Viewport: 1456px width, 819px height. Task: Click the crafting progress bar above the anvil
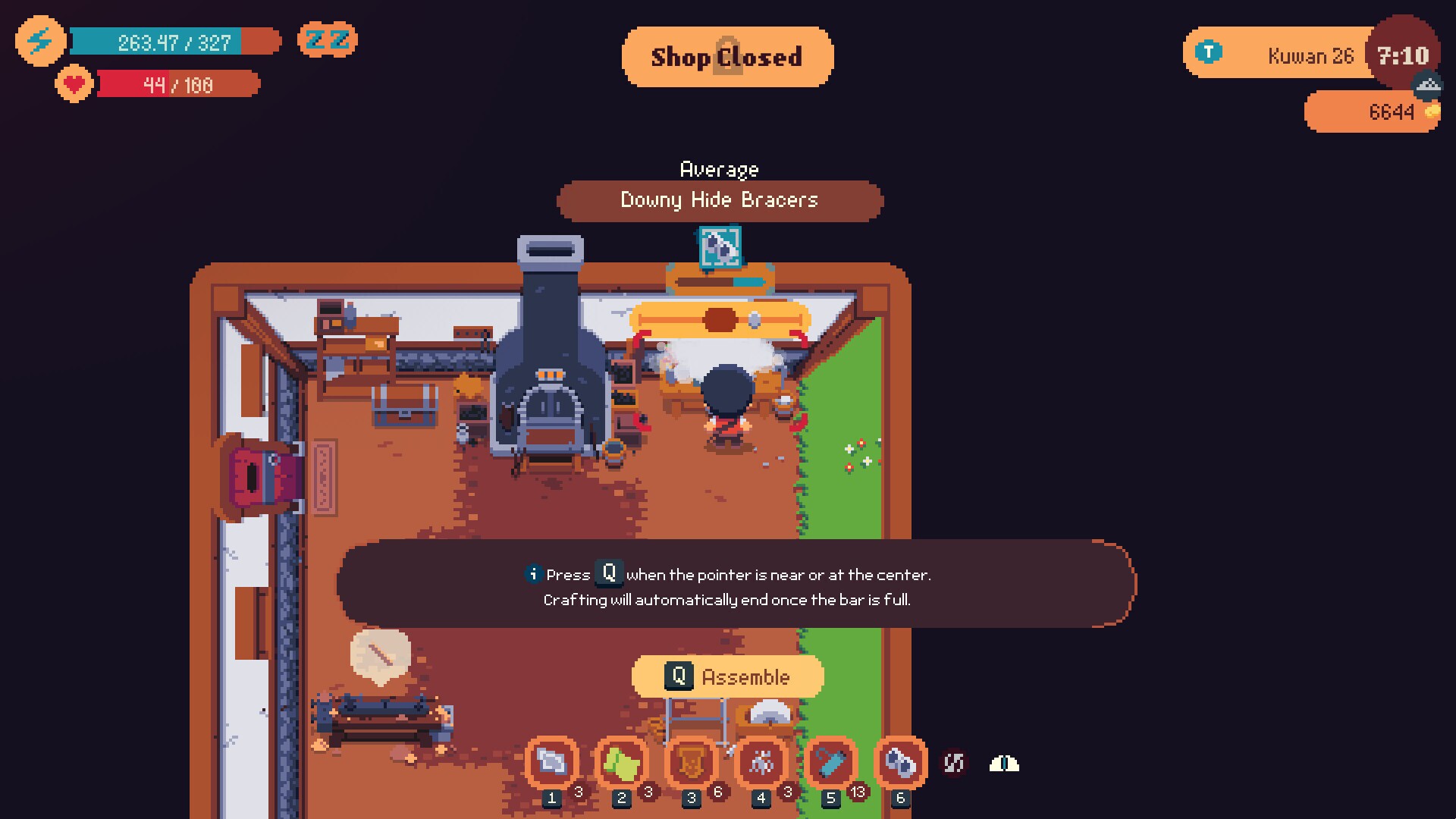[x=726, y=280]
